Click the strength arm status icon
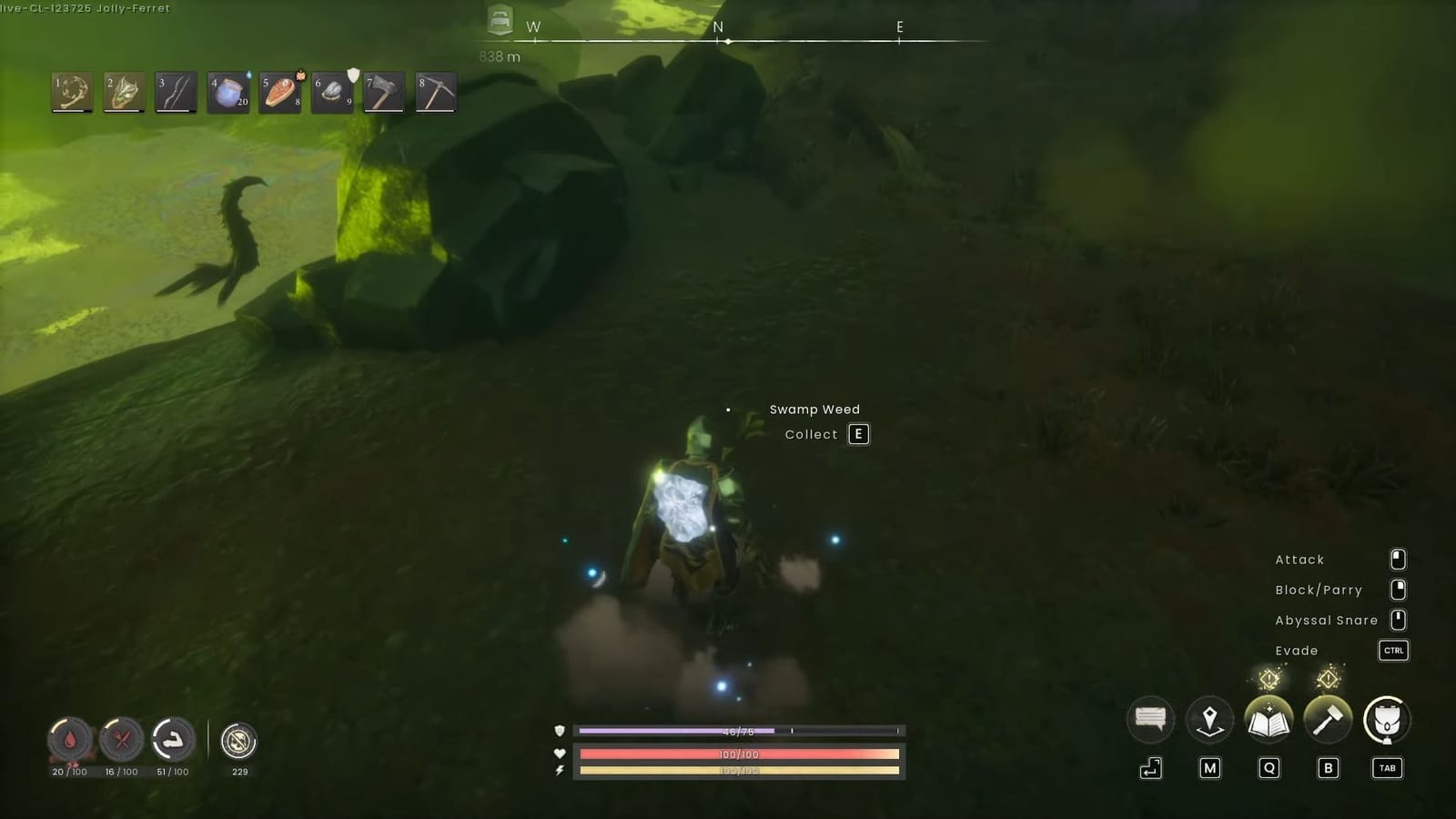 click(175, 742)
